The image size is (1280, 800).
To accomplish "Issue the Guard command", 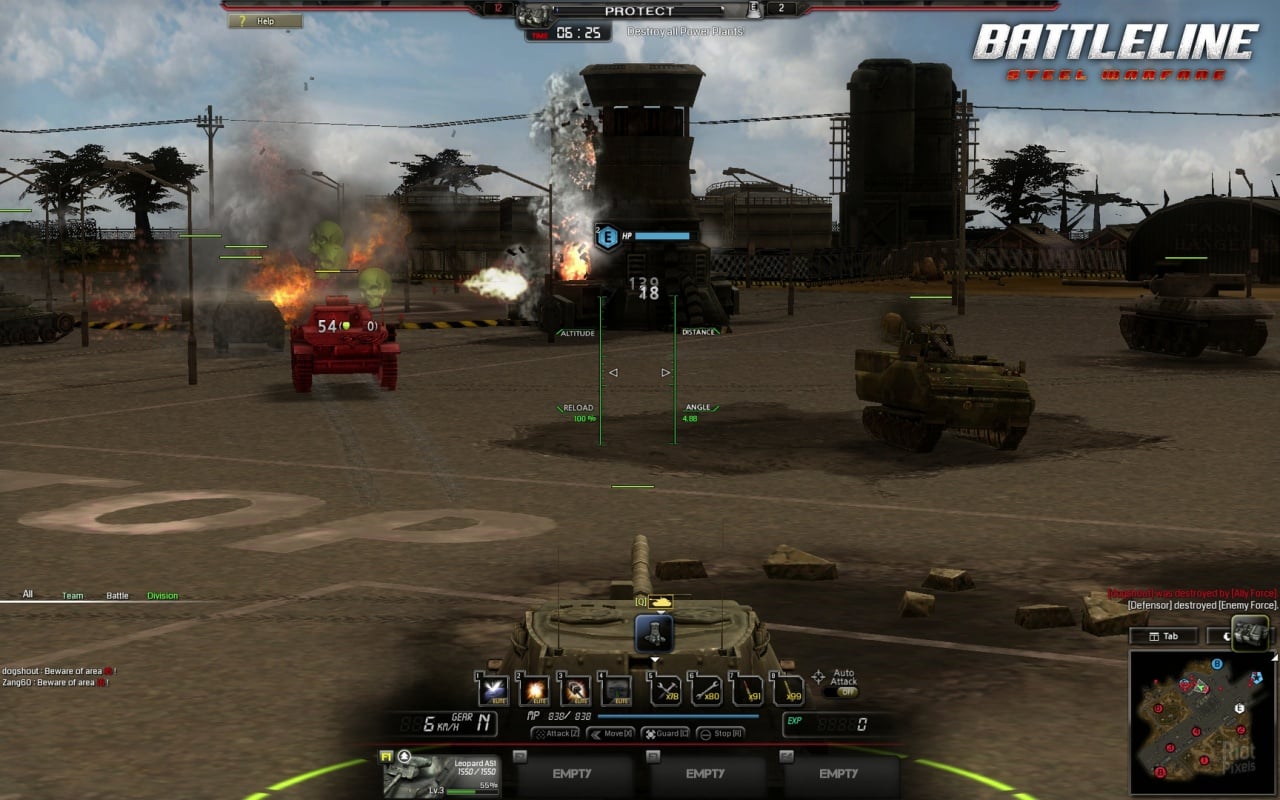I will tap(665, 733).
